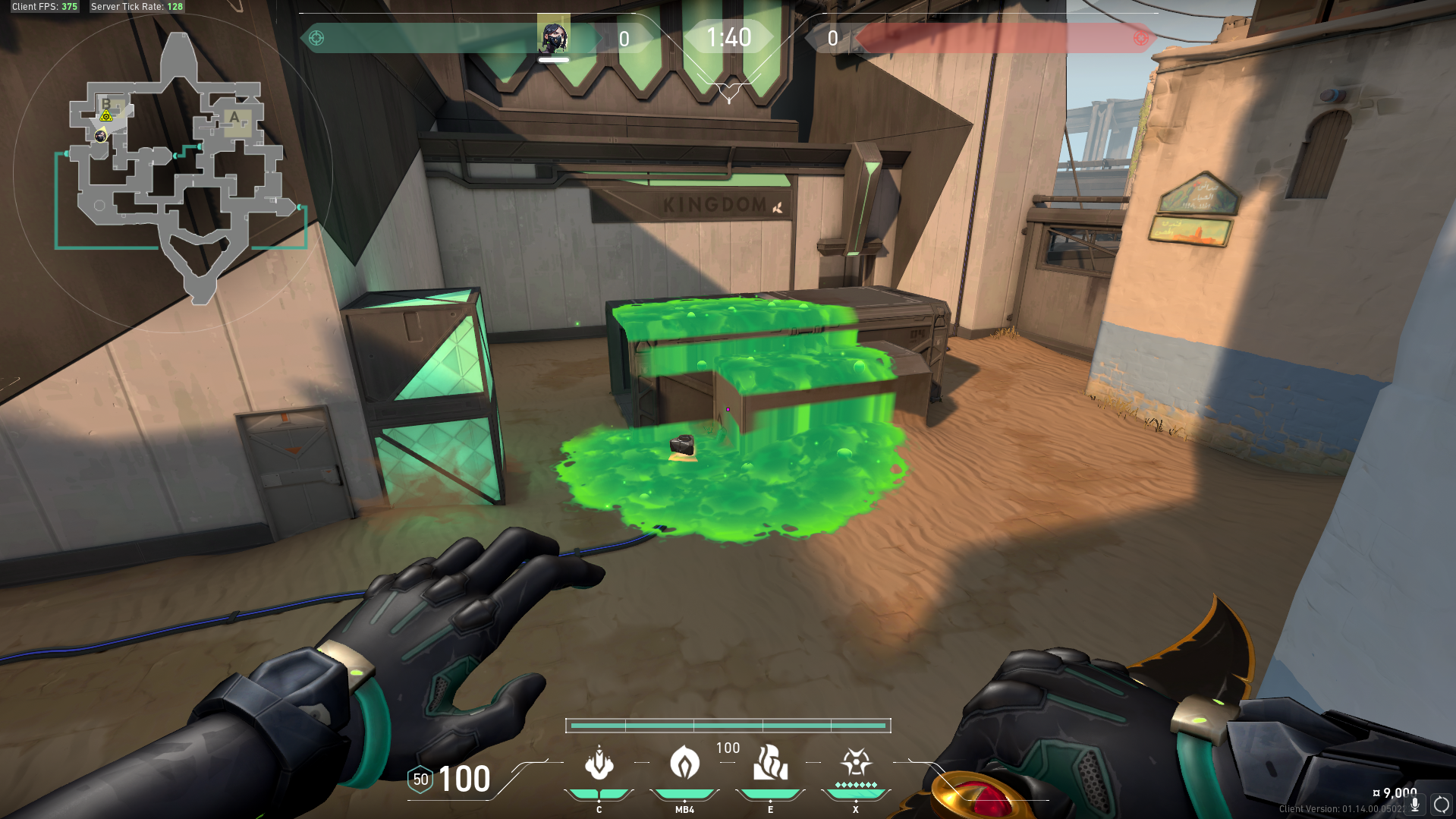Click the red team emblem icon
The width and height of the screenshot is (1456, 819).
[x=1140, y=38]
